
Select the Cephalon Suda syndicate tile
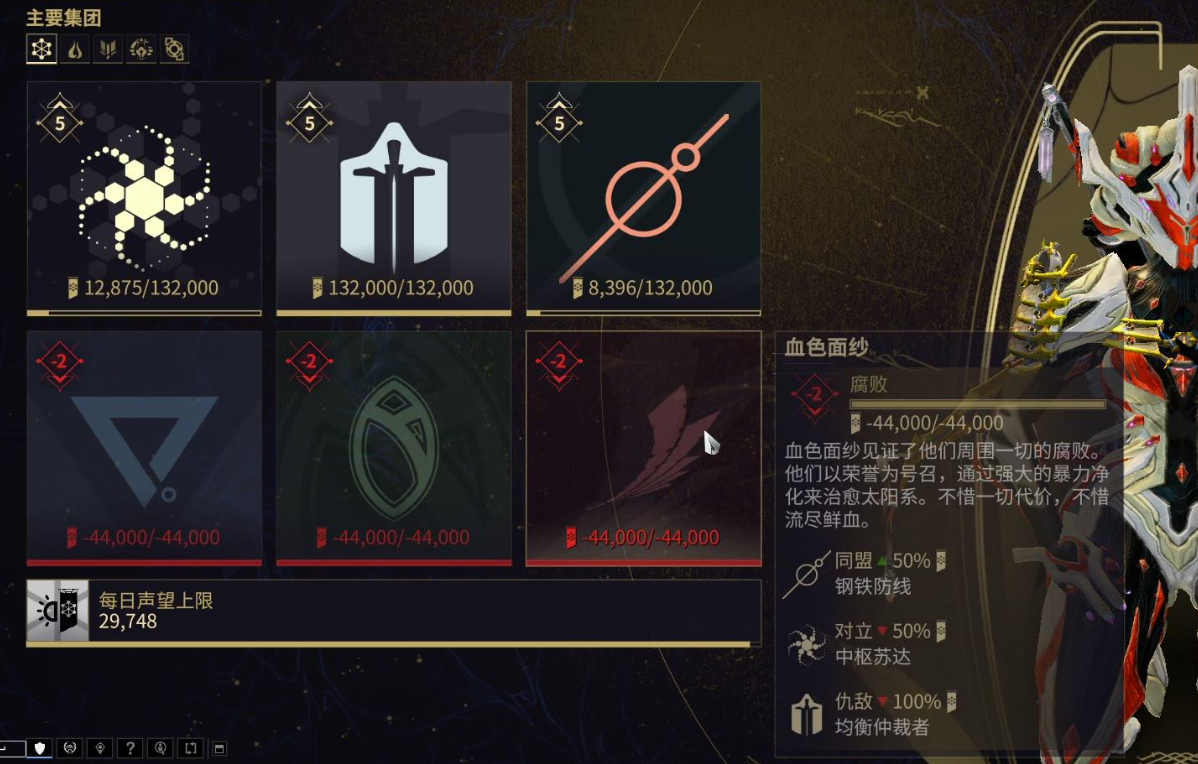coord(144,198)
